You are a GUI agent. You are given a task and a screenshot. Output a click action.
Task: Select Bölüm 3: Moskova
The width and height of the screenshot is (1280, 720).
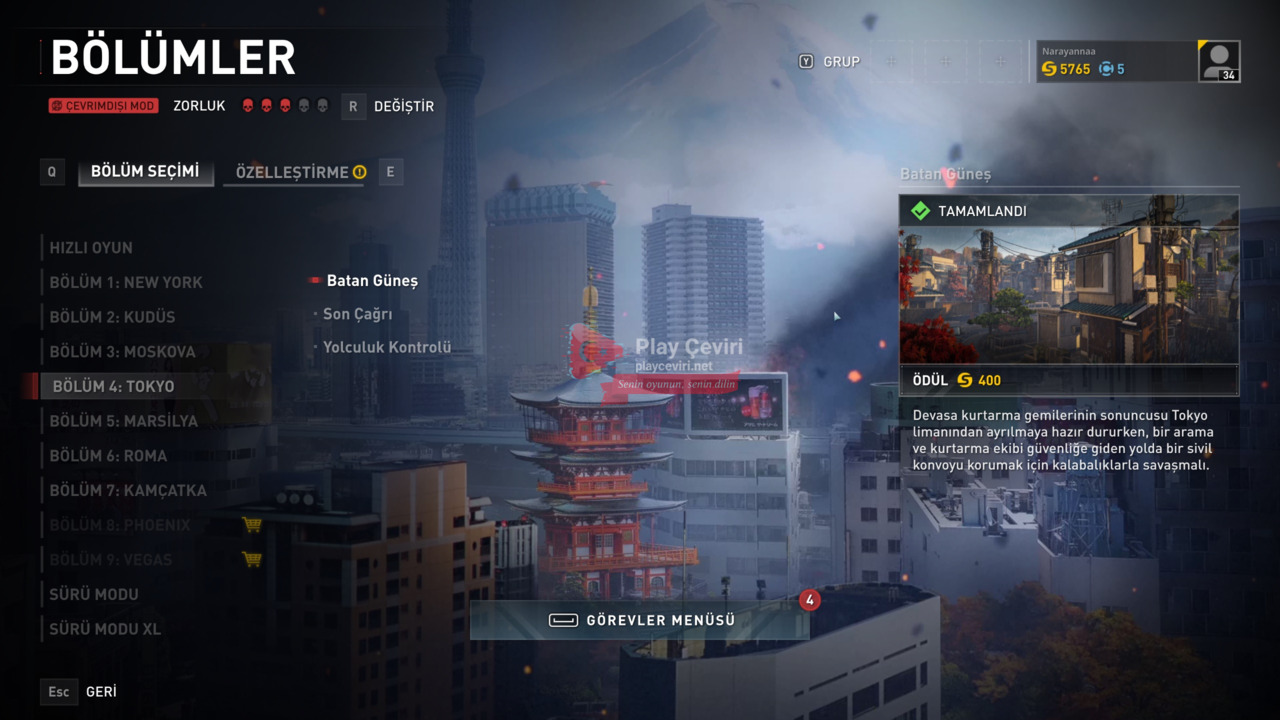click(122, 352)
